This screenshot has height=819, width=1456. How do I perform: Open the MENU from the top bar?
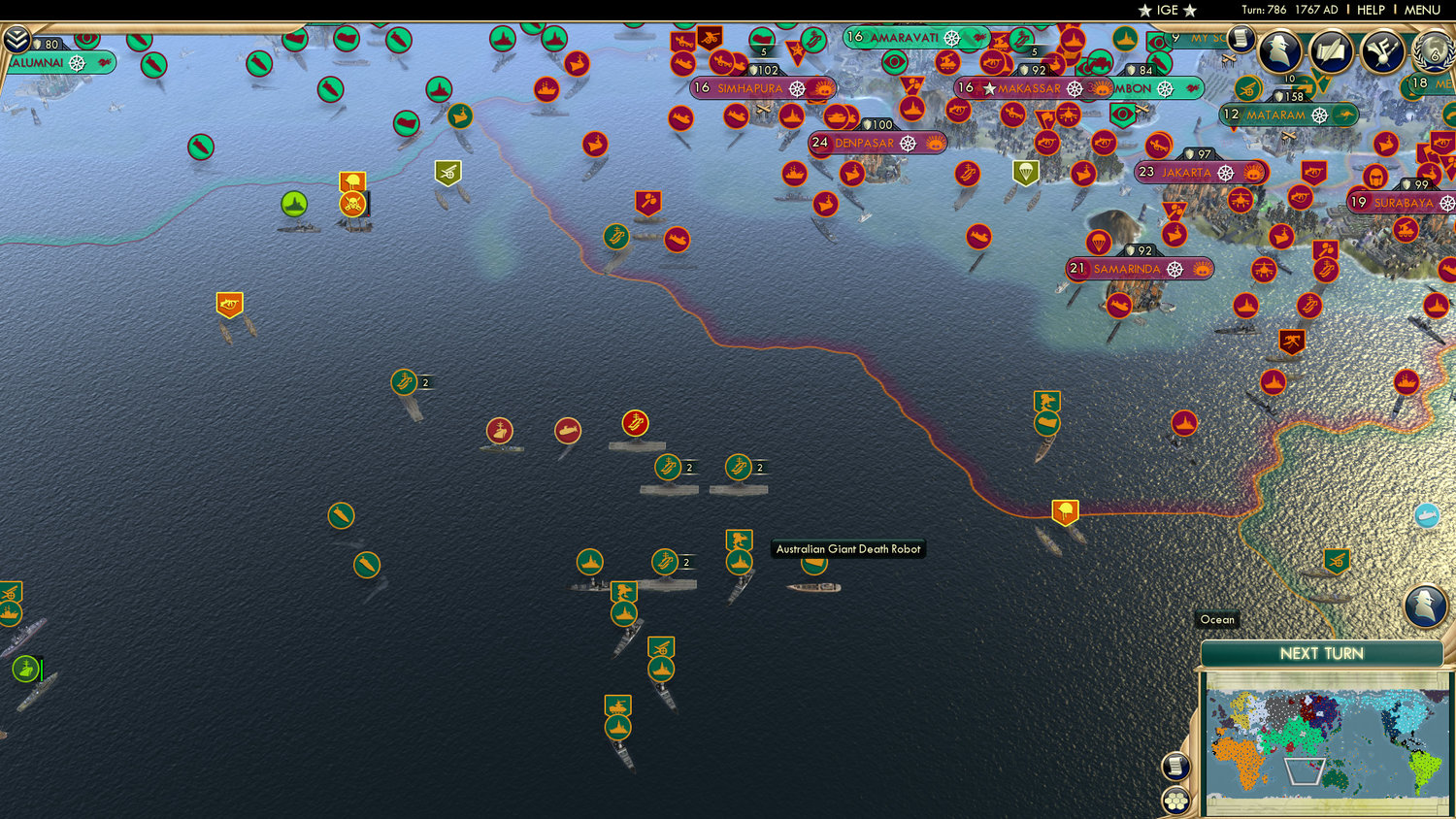click(x=1421, y=9)
